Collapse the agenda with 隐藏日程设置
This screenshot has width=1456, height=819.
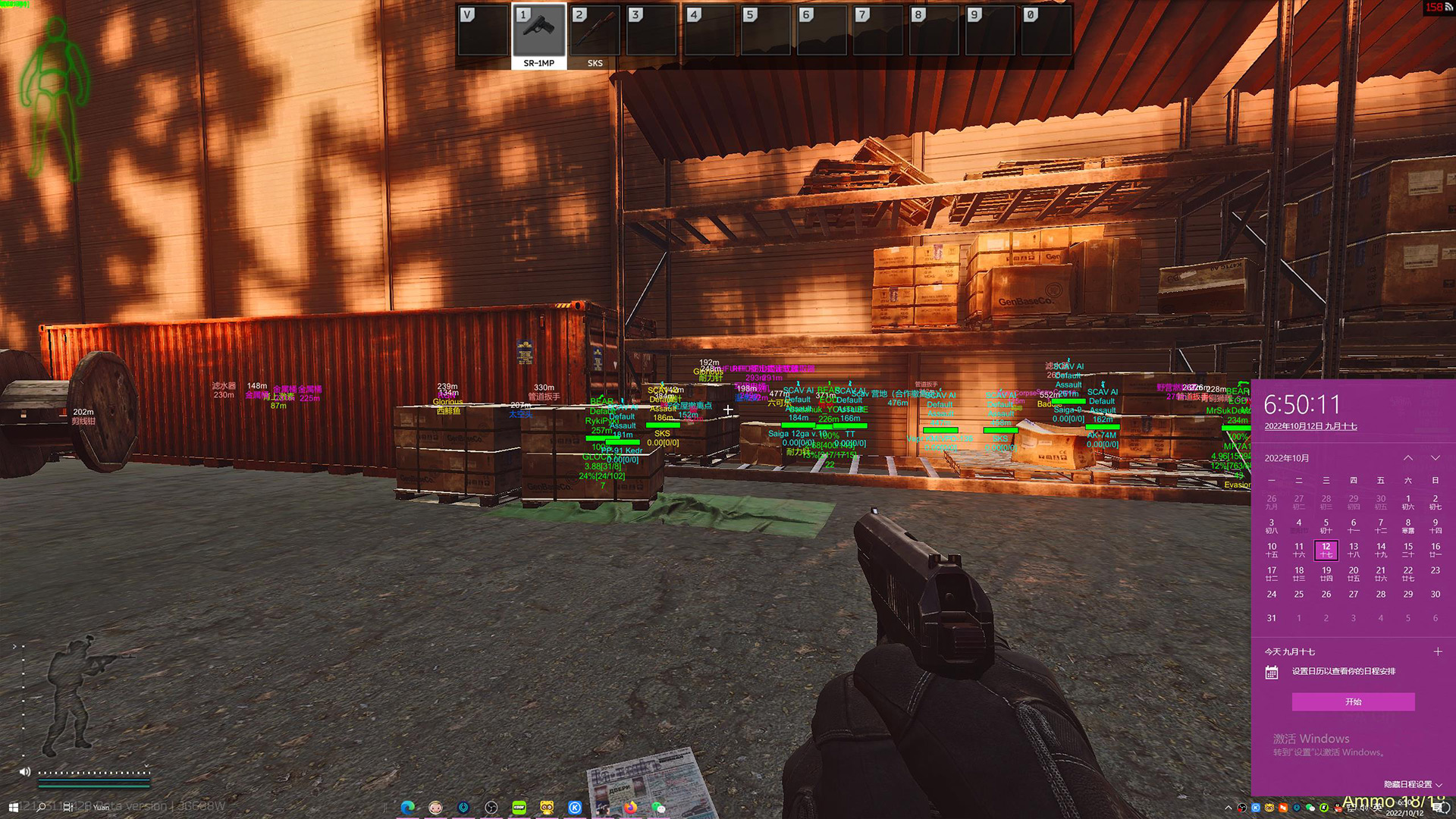point(1412,784)
